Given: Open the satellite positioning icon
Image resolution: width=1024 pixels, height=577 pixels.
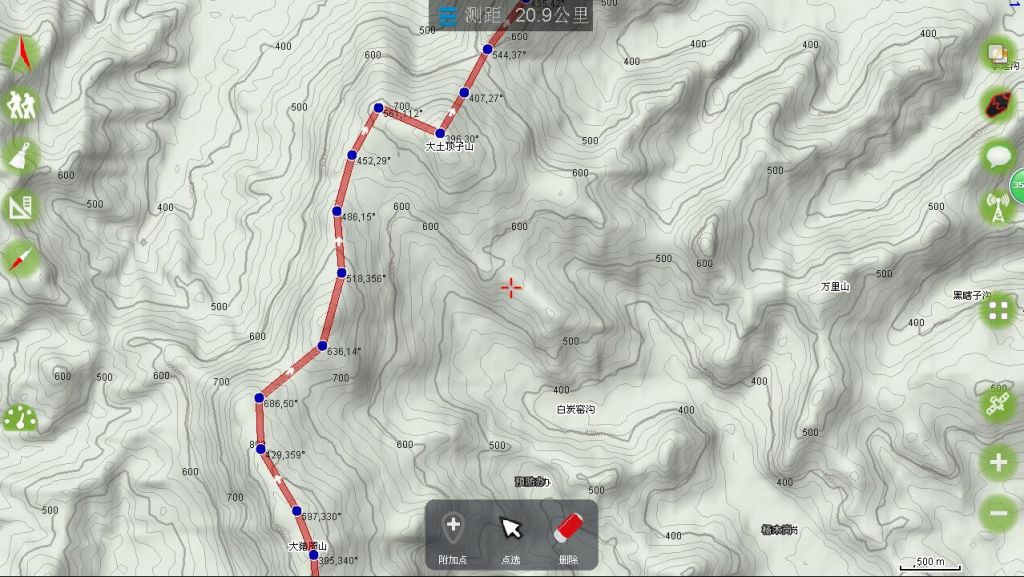Looking at the screenshot, I should click(998, 405).
